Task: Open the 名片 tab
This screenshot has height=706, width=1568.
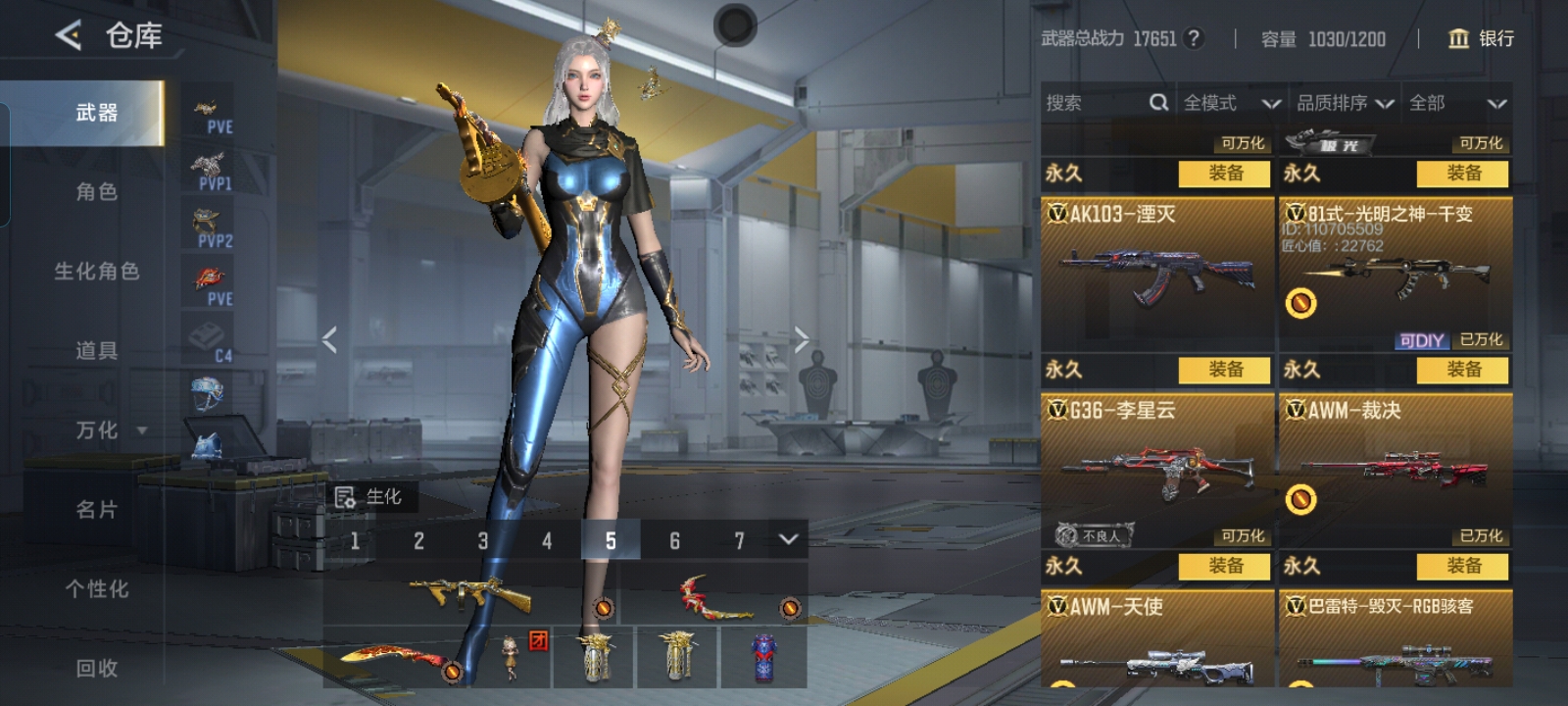Action: [x=96, y=510]
